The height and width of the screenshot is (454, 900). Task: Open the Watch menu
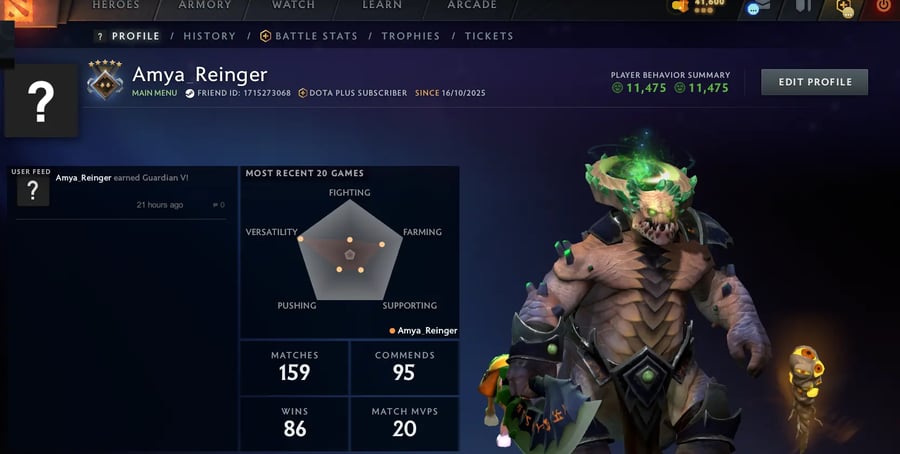[293, 5]
